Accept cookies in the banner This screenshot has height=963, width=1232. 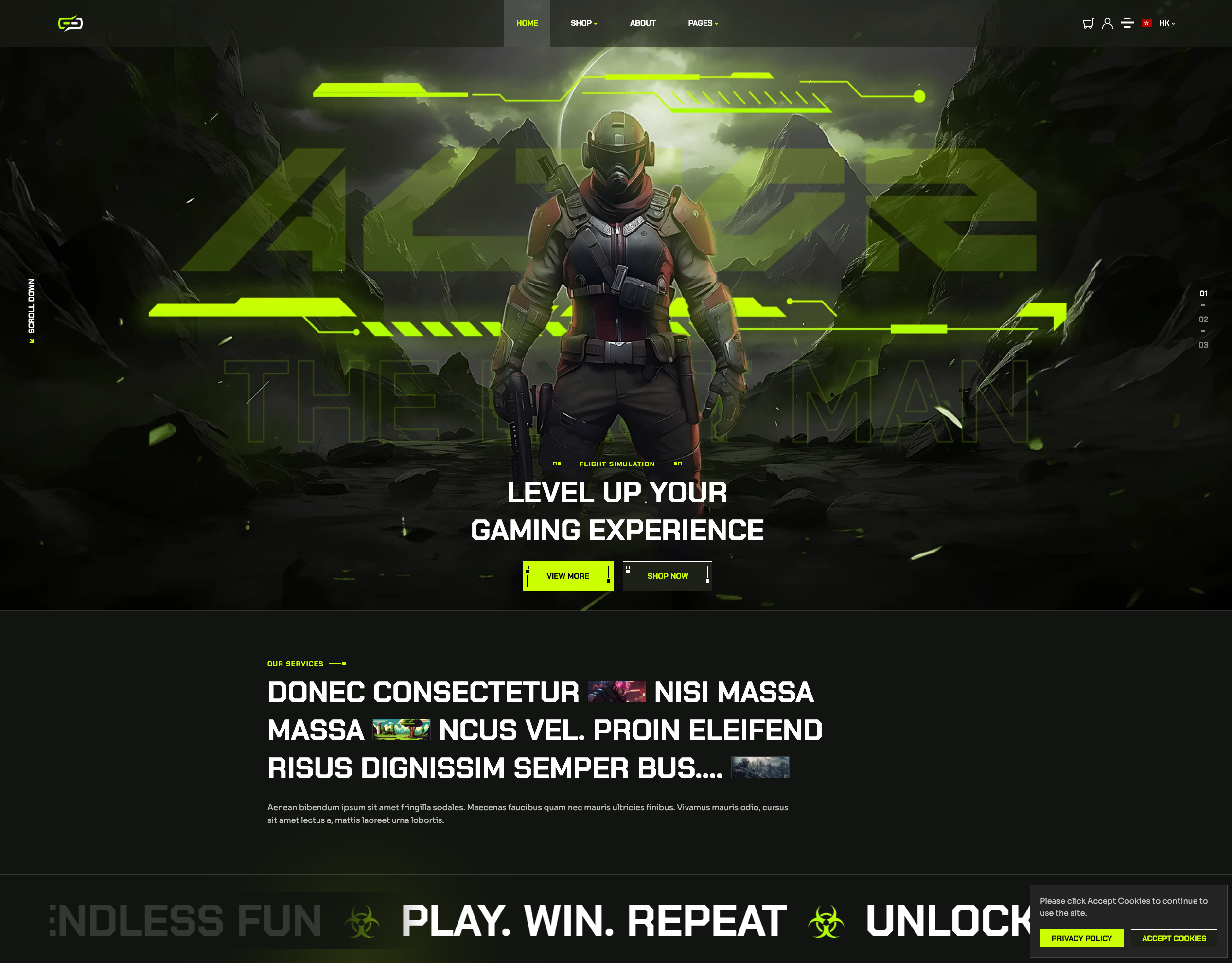coord(1175,938)
